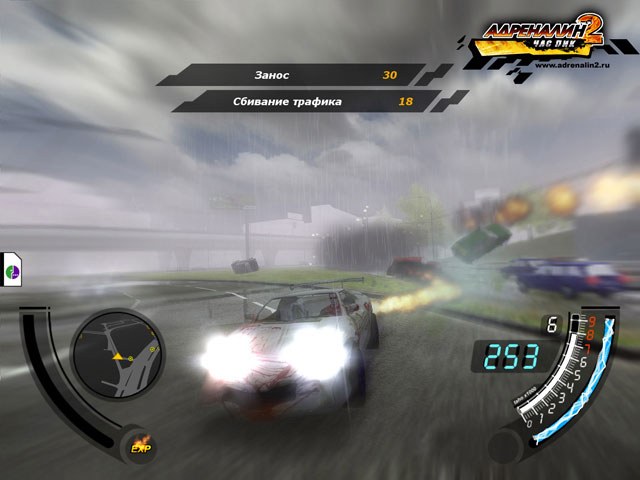This screenshot has height=480, width=640.
Task: Click the EXP flame icon
Action: (x=140, y=443)
